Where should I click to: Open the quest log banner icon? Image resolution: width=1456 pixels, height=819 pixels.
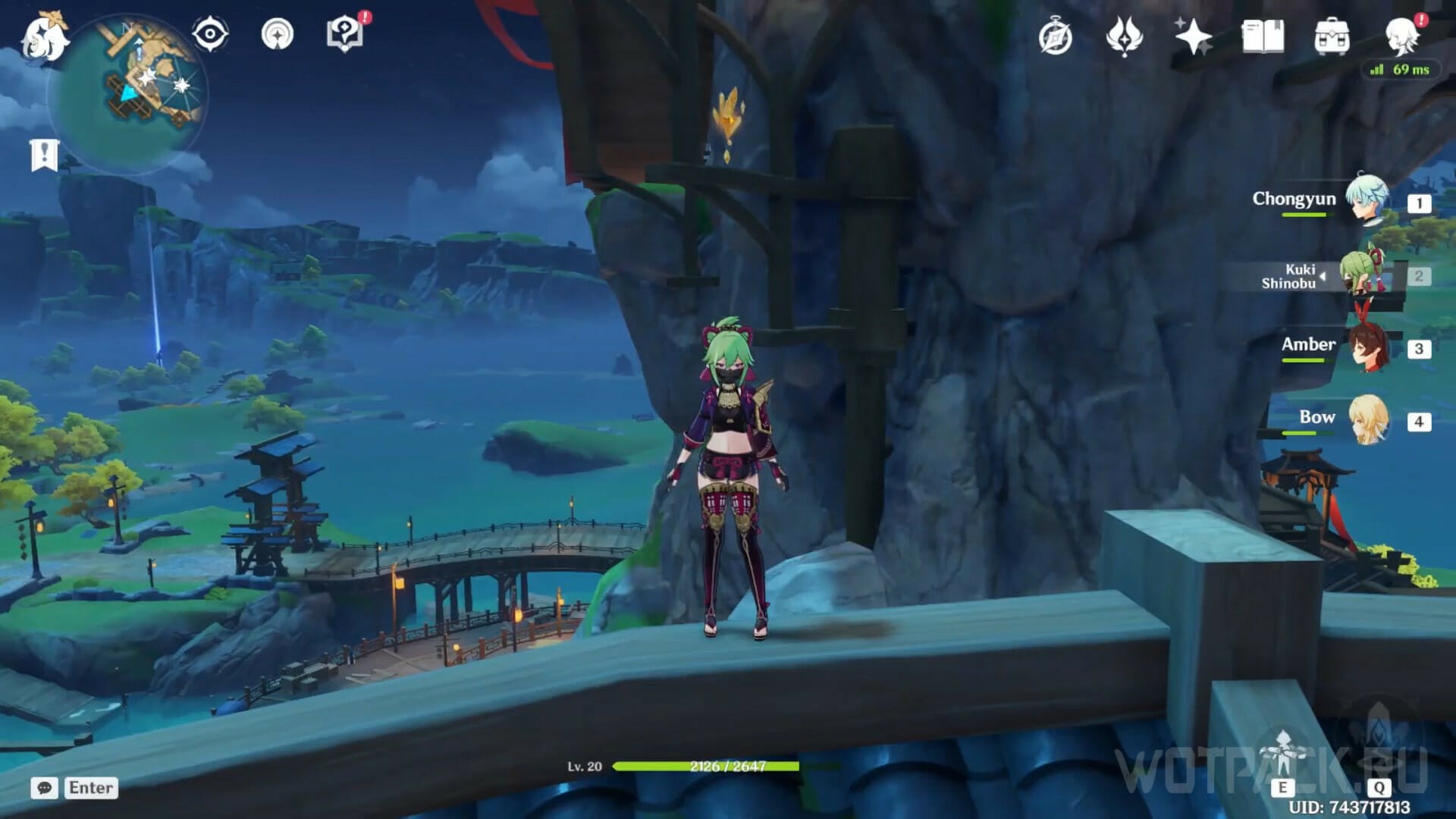point(44,155)
